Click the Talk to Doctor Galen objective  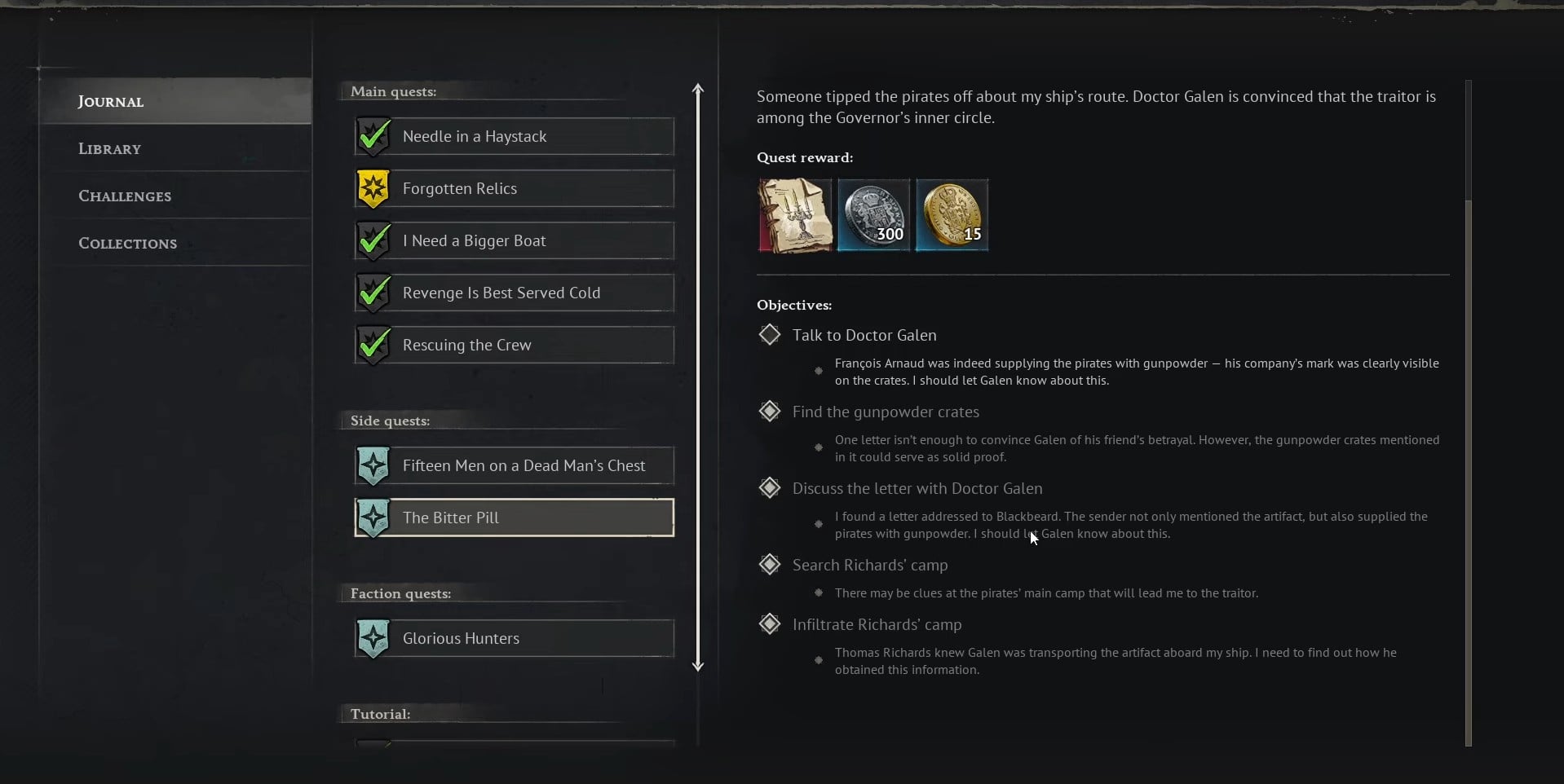coord(864,336)
